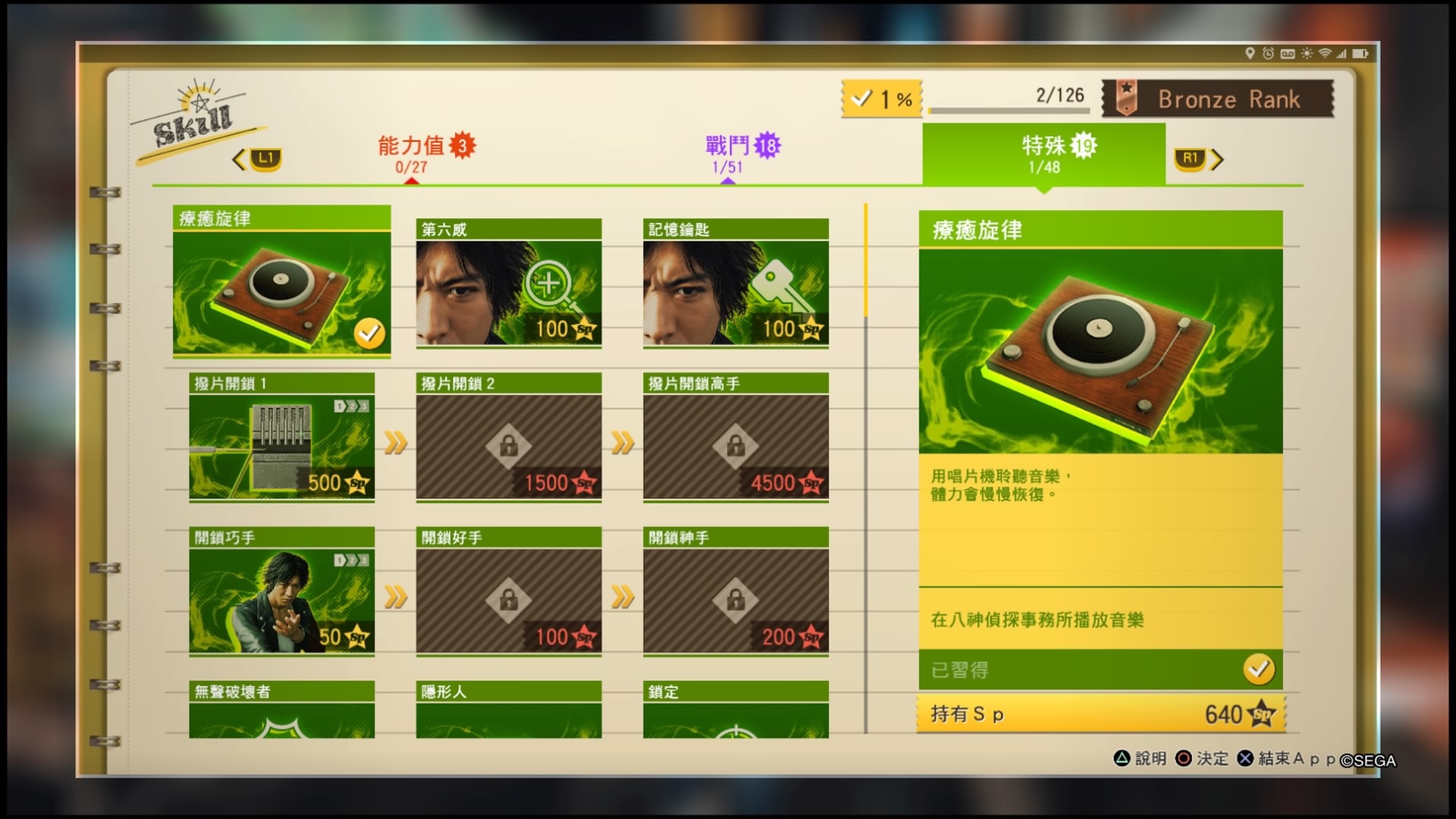
Task: Click the arrow between 開鎖好手 and 開鎖神手
Action: pos(621,598)
